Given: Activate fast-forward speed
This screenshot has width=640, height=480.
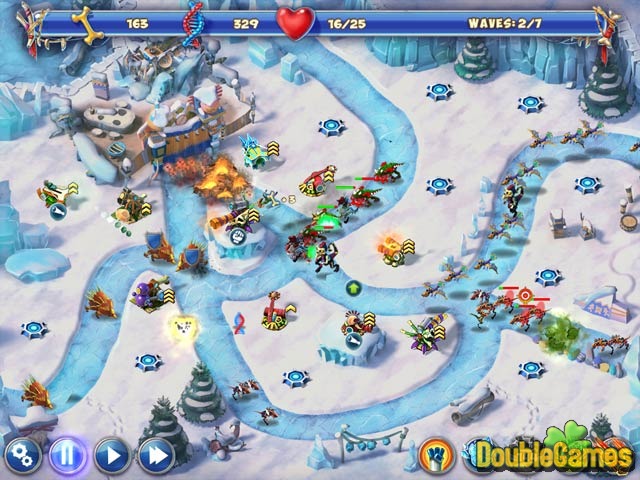Looking at the screenshot, I should (156, 456).
